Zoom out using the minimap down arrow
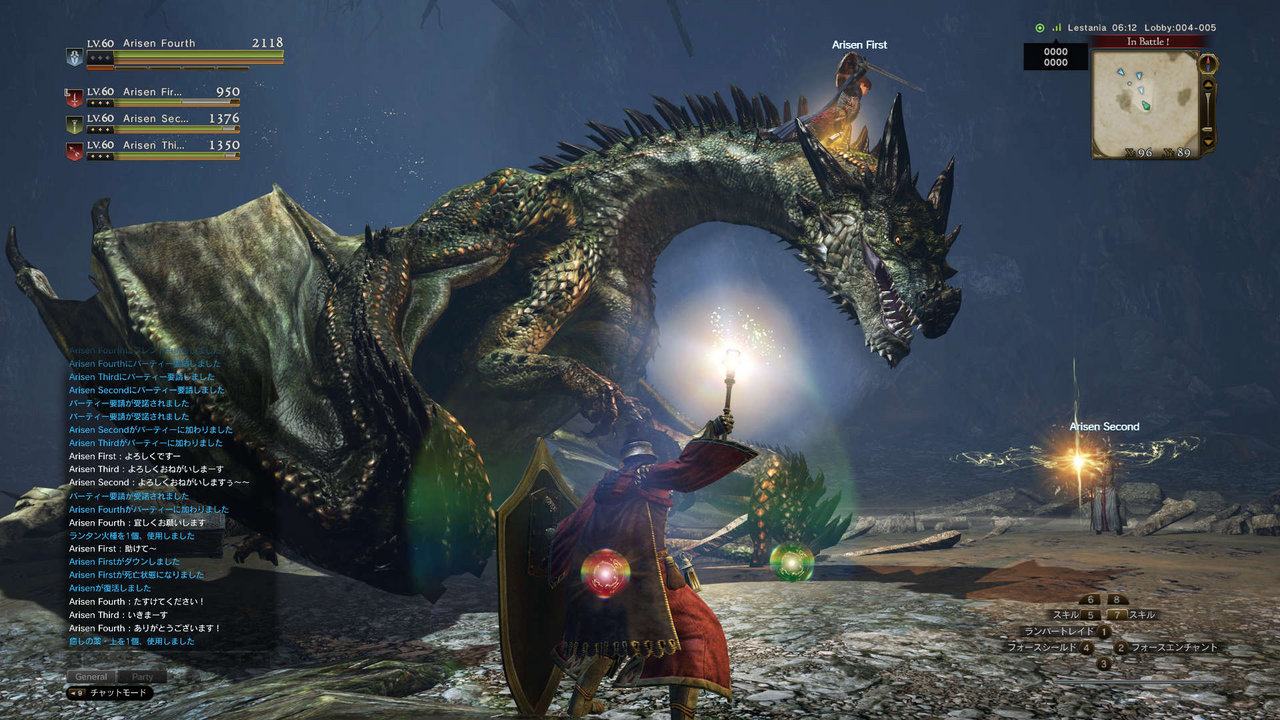 click(1208, 142)
